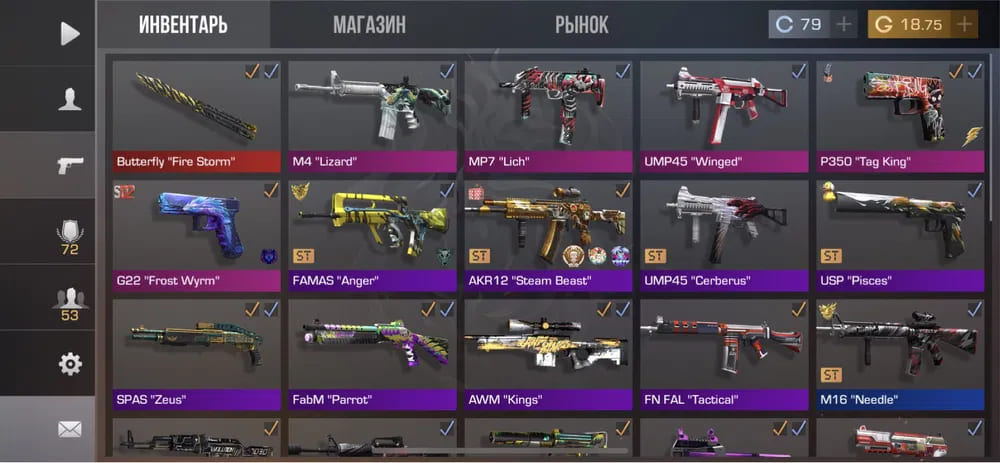Open the settings gear icon
Screen dimensions: 1000x463
point(69,364)
